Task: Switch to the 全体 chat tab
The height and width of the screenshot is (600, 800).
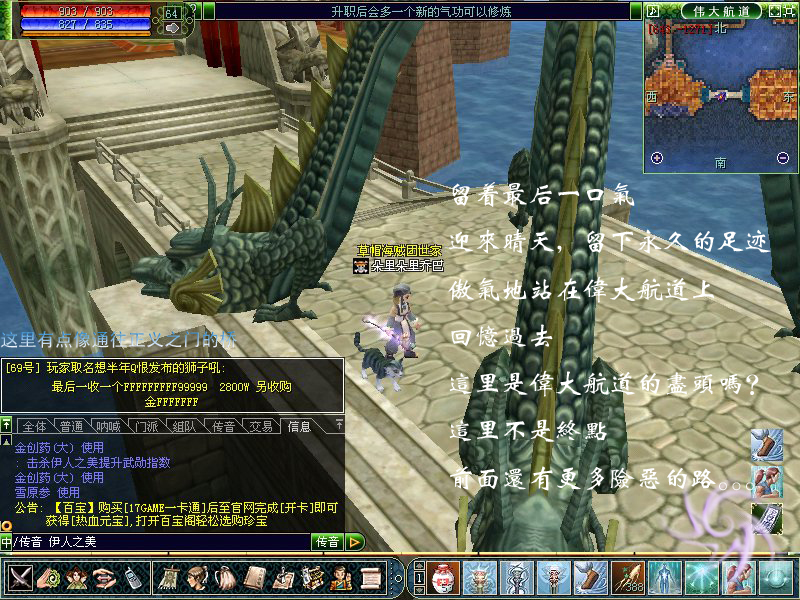Action: (33, 426)
